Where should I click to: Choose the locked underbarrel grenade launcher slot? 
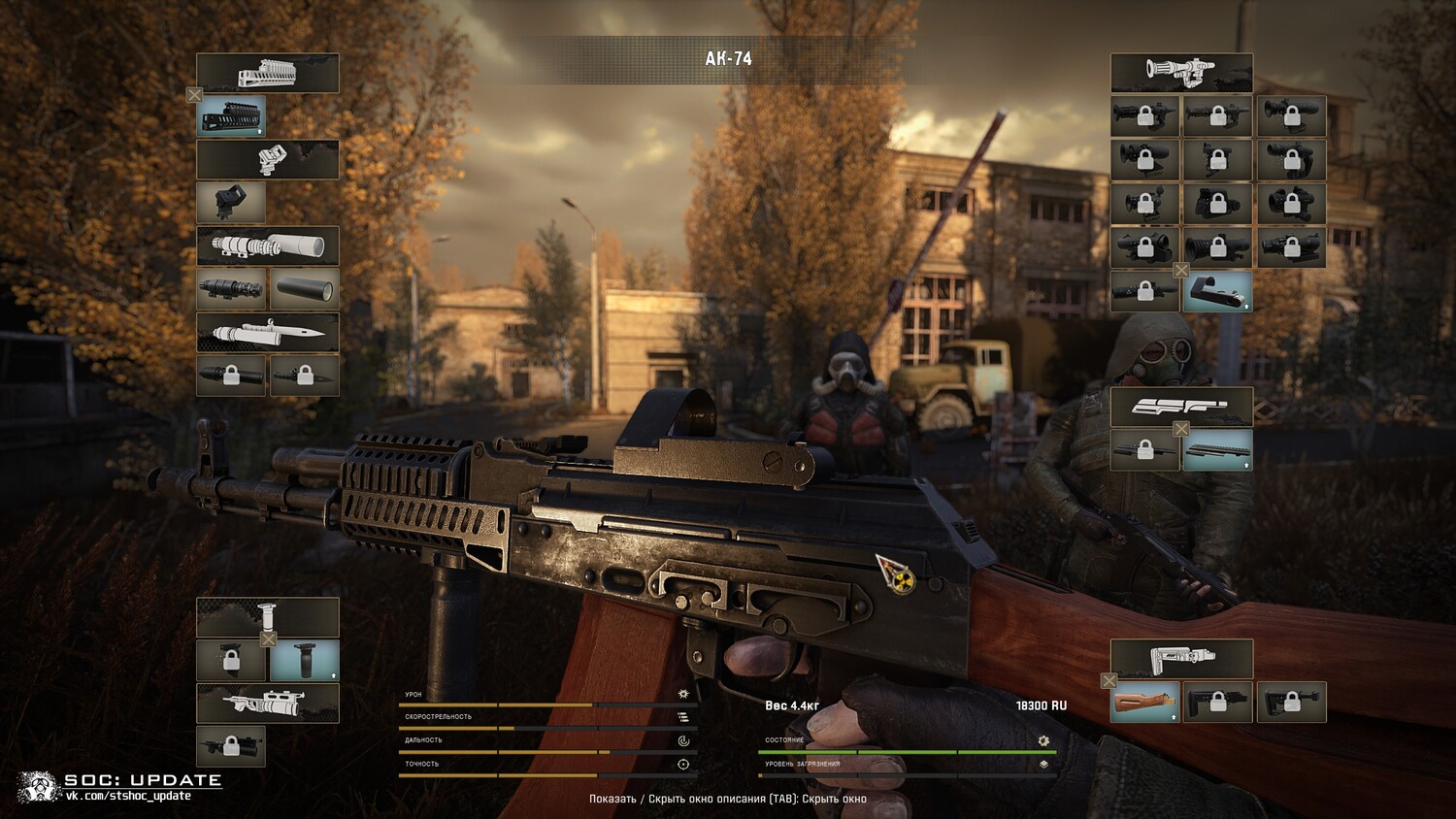[231, 746]
